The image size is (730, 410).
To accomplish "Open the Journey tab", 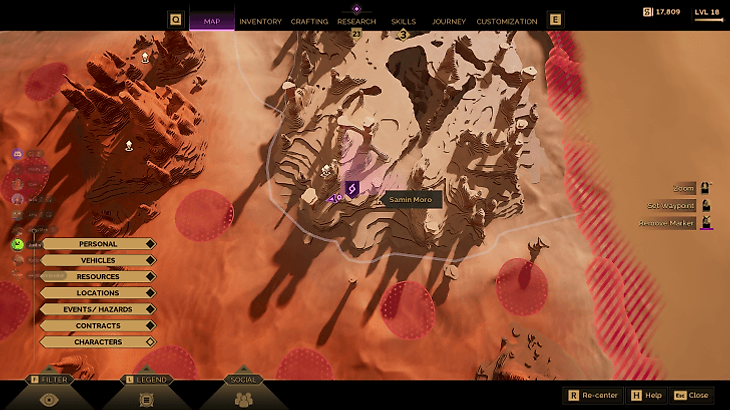I will (x=449, y=21).
